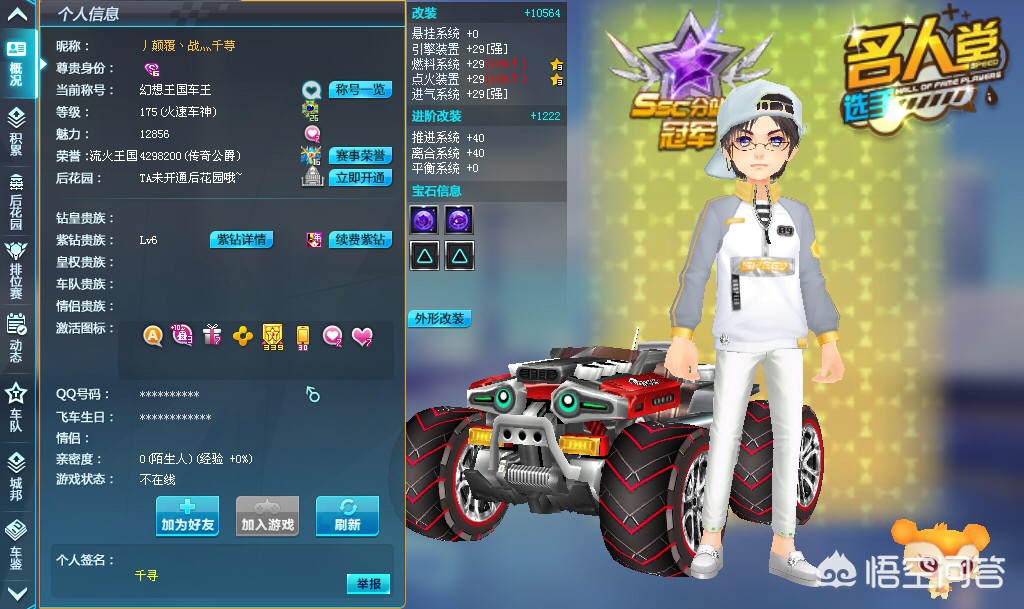Refresh the profile with 刷新
The width and height of the screenshot is (1024, 609).
tap(347, 516)
